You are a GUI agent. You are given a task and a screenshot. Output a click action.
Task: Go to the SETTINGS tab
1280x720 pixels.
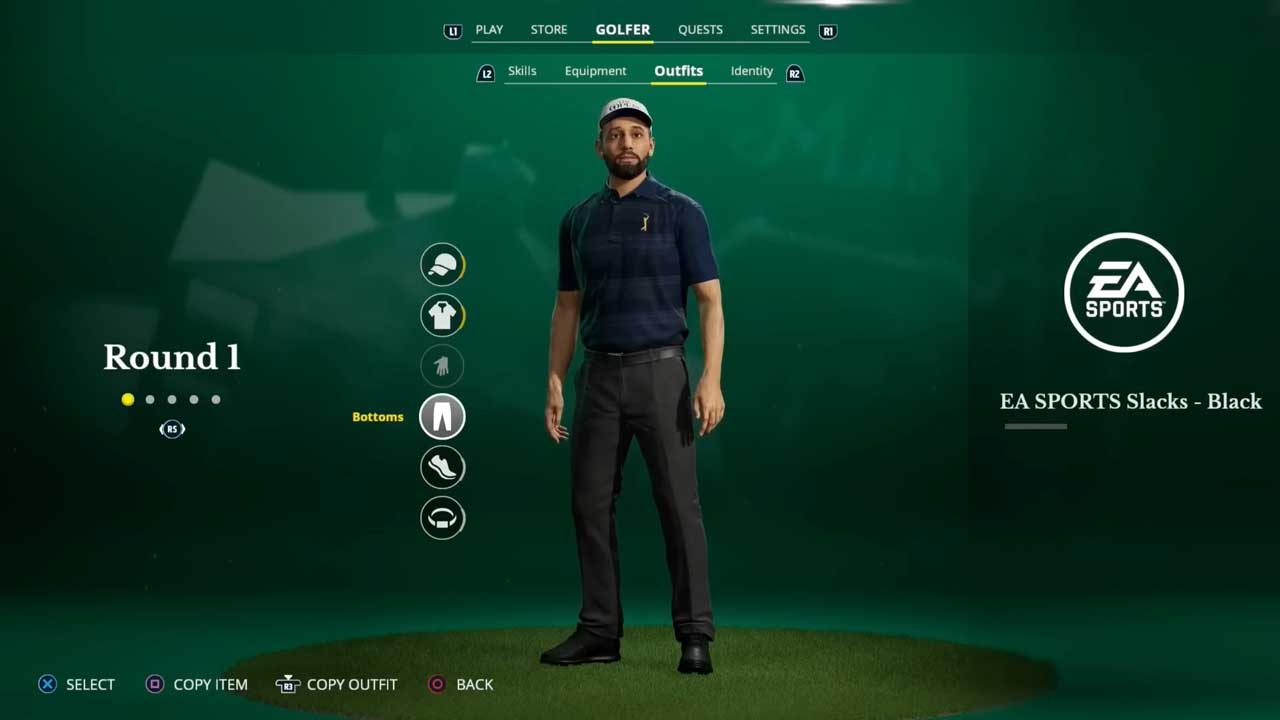(x=778, y=30)
